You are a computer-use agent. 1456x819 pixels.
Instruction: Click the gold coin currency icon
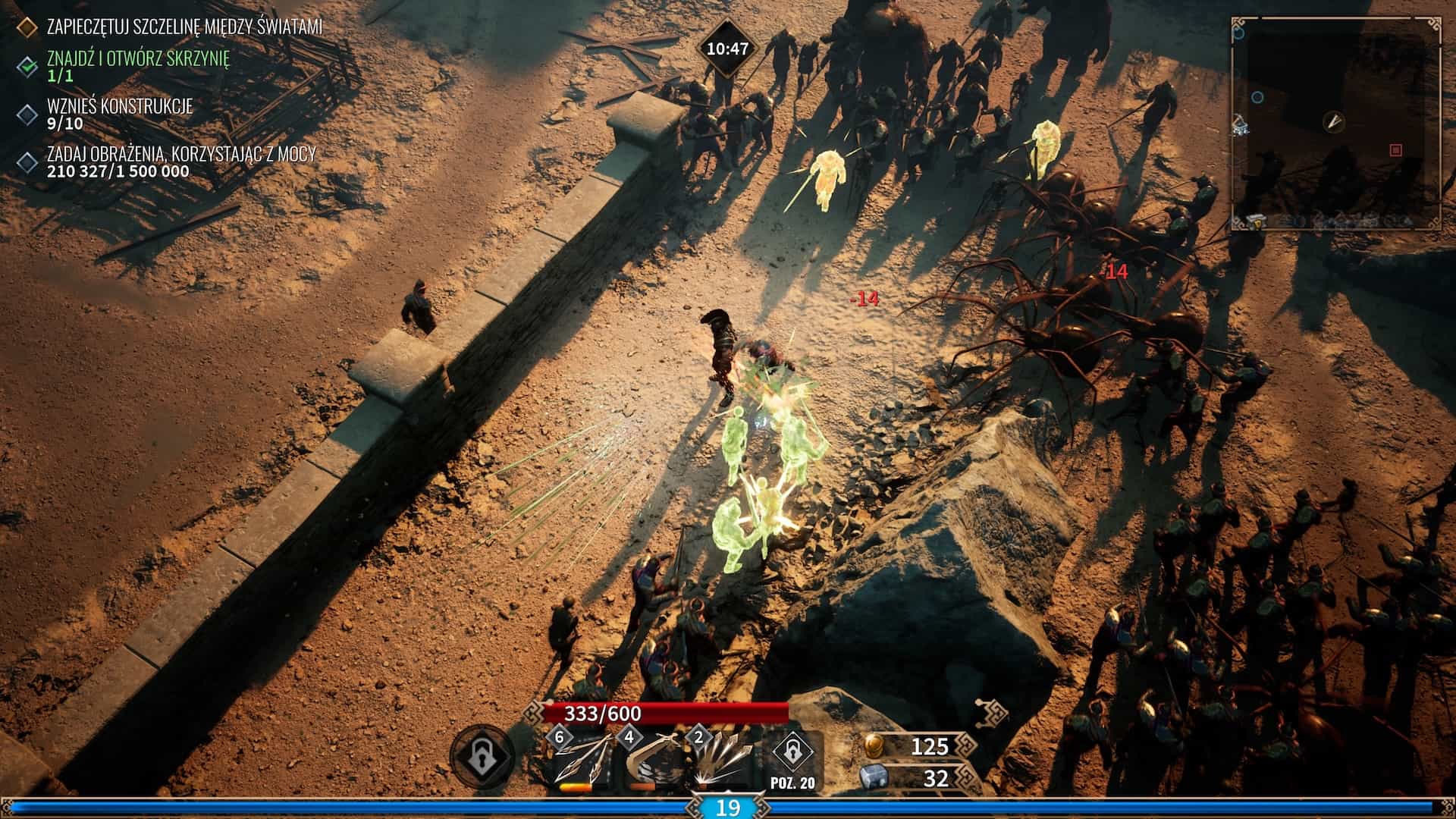(874, 746)
